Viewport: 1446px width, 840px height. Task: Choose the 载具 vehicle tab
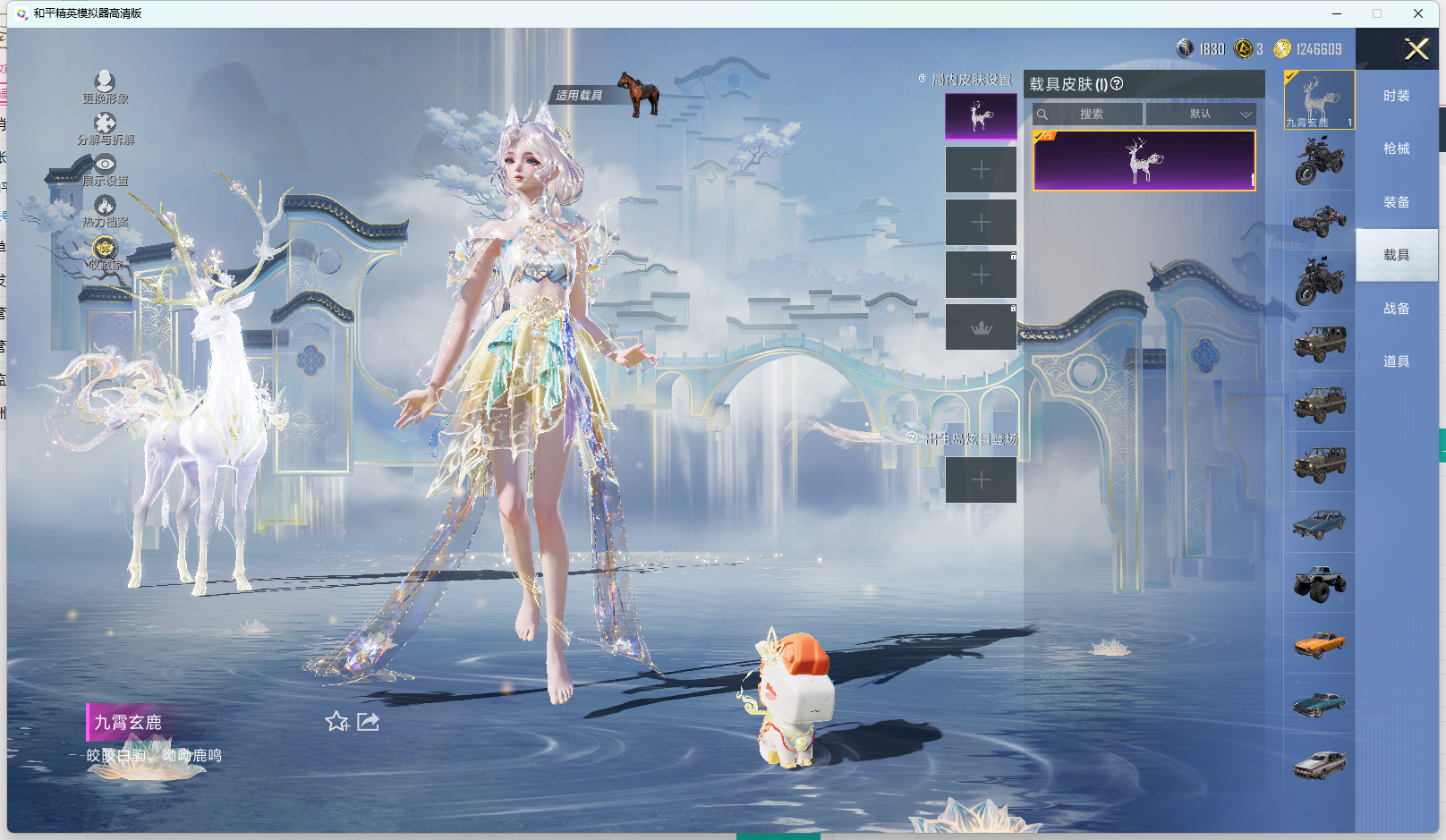[1396, 255]
